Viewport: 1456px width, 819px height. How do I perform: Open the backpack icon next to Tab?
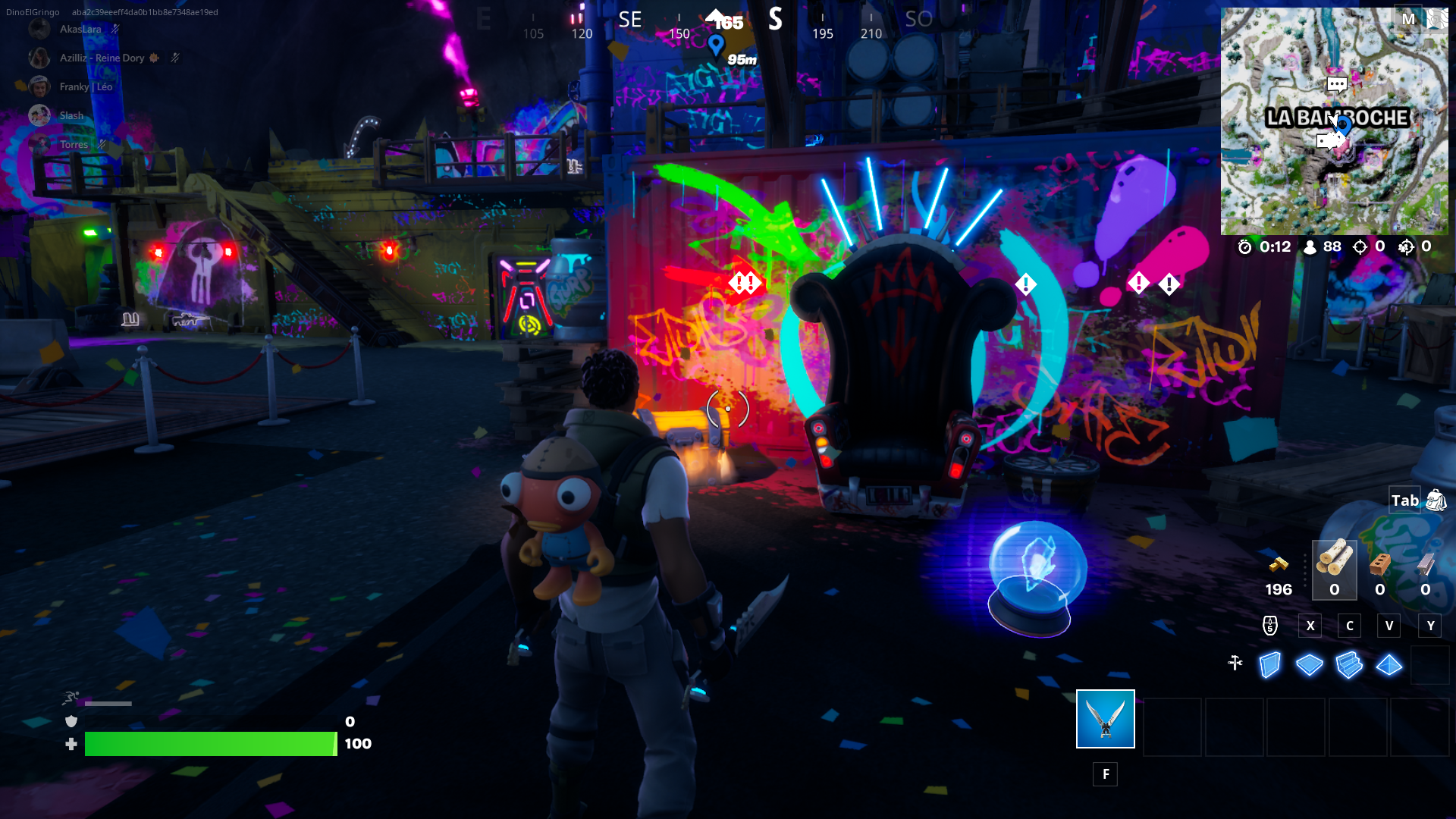click(1437, 500)
